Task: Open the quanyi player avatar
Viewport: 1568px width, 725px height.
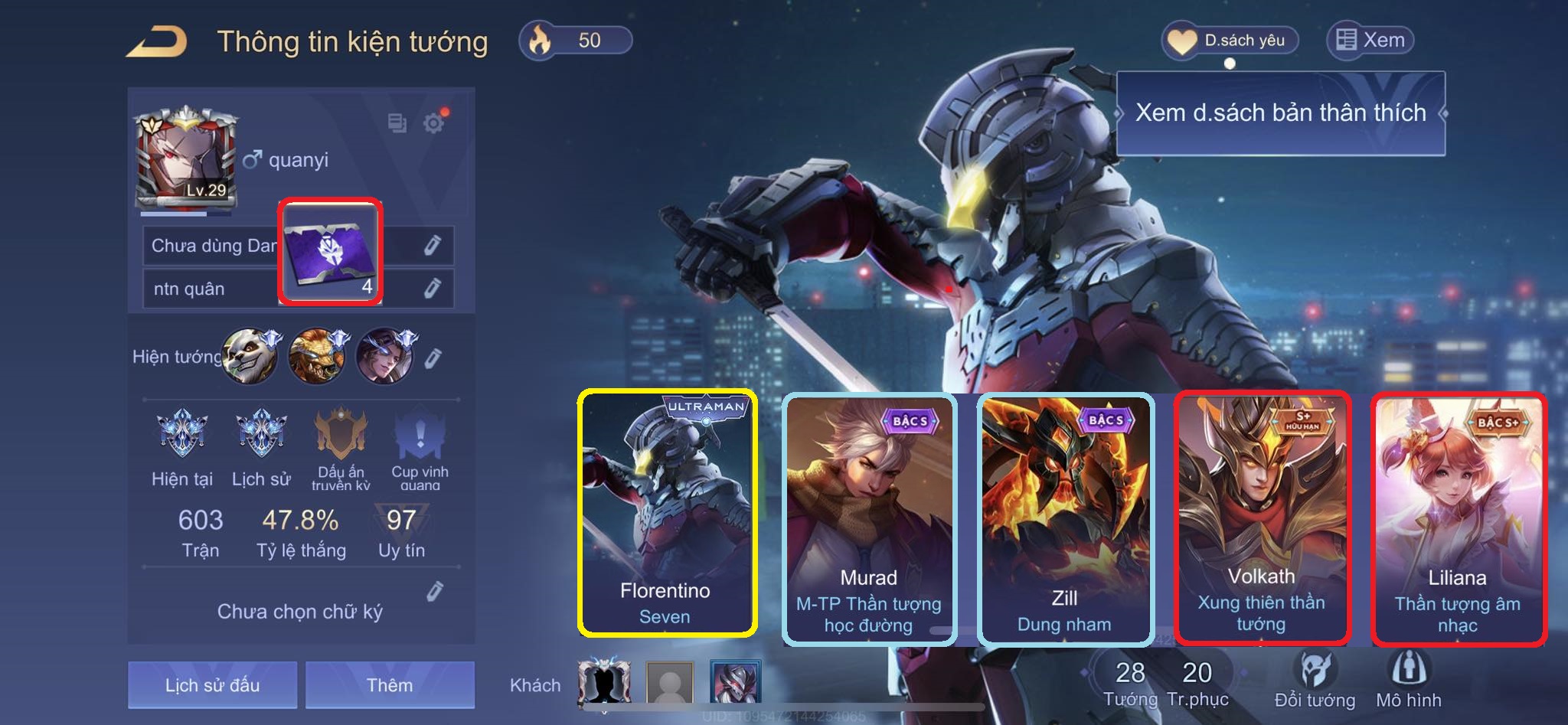Action: click(x=185, y=158)
